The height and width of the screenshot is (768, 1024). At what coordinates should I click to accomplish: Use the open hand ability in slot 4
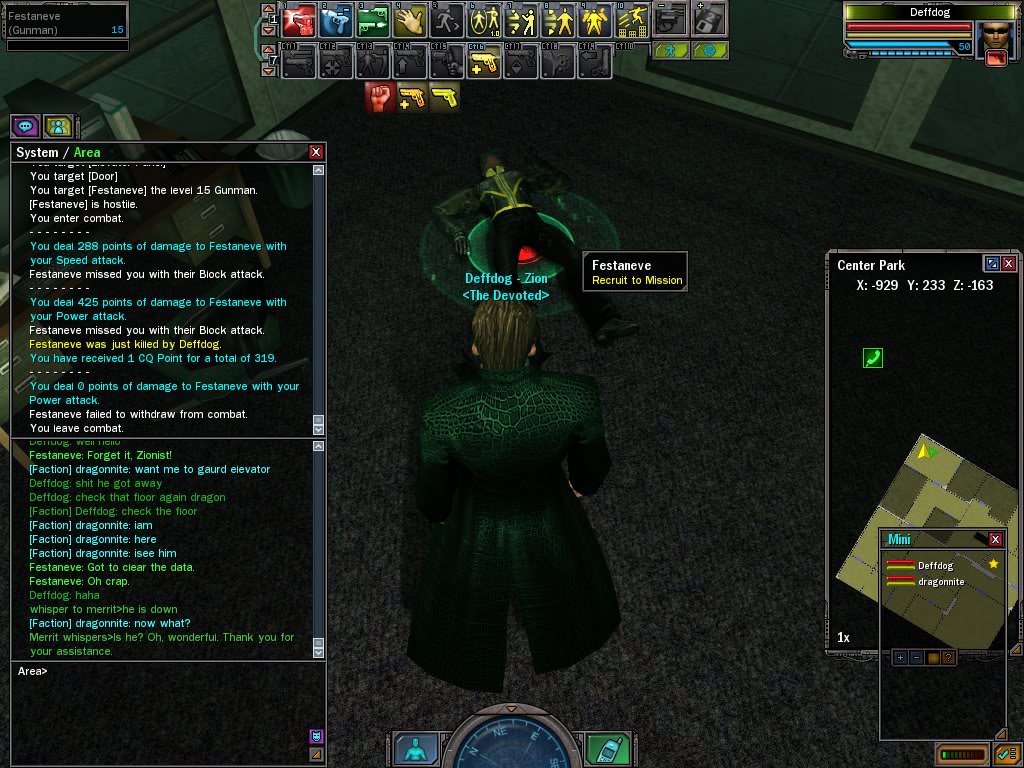pyautogui.click(x=409, y=20)
